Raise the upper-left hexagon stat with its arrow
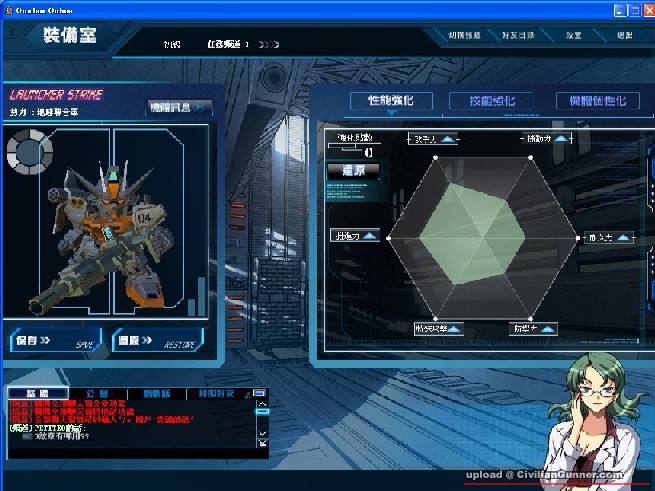Viewport: 655px width, 491px height. 447,139
